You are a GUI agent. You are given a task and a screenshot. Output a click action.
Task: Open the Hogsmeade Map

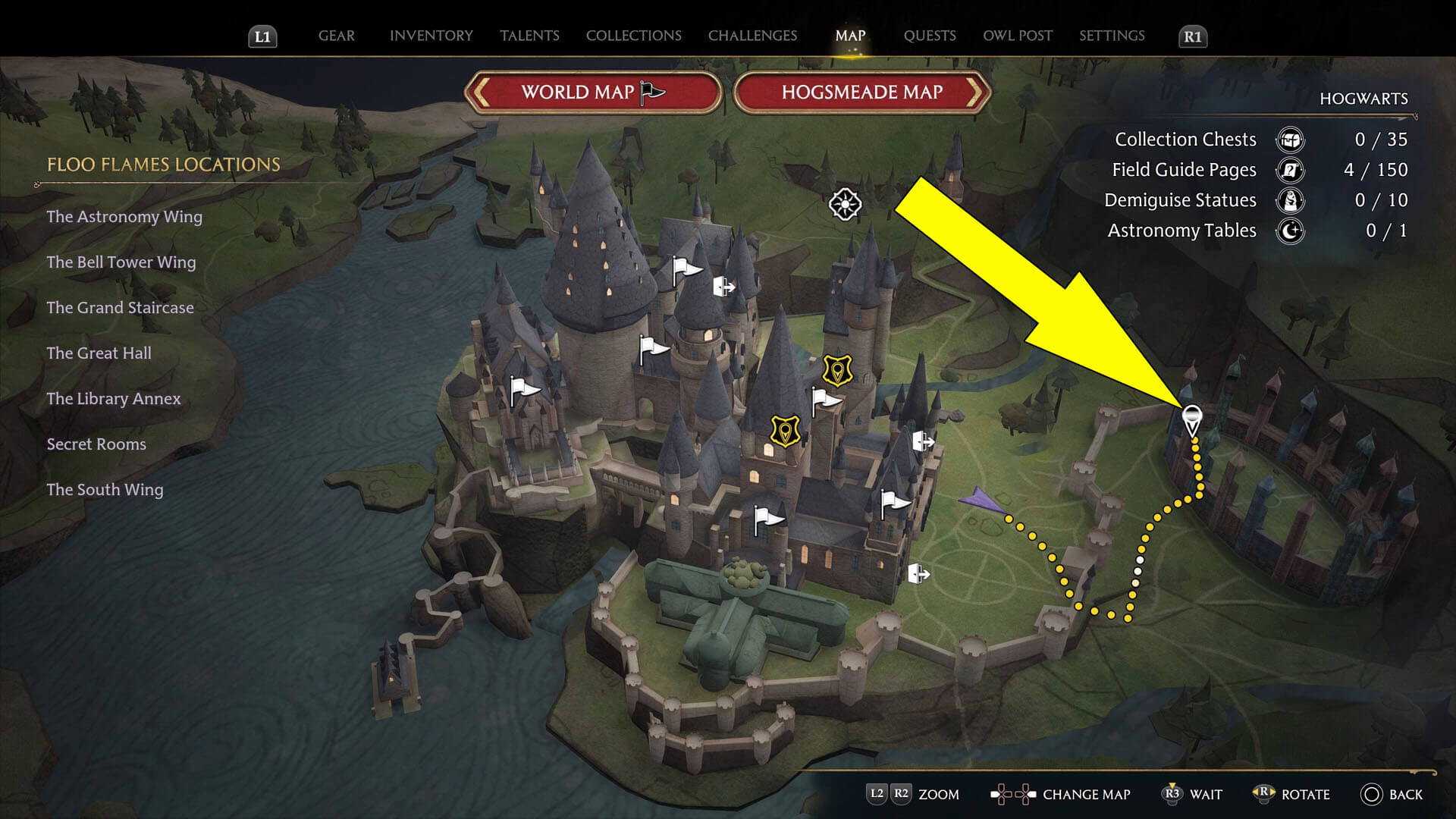click(861, 92)
